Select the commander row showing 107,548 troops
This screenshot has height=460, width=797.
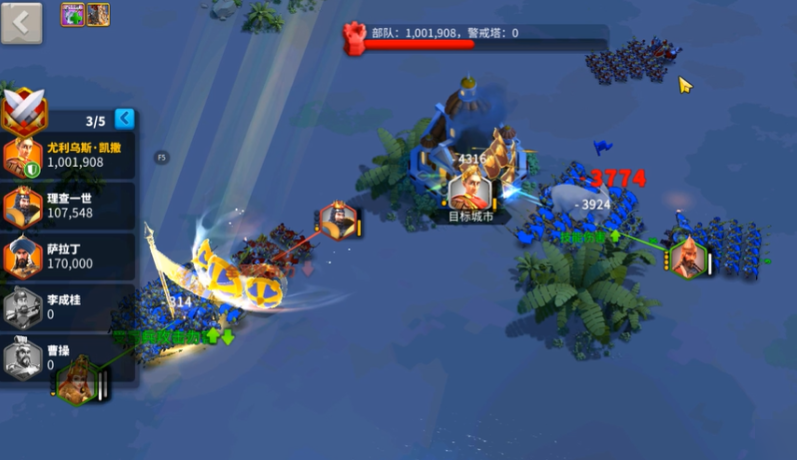click(x=68, y=206)
